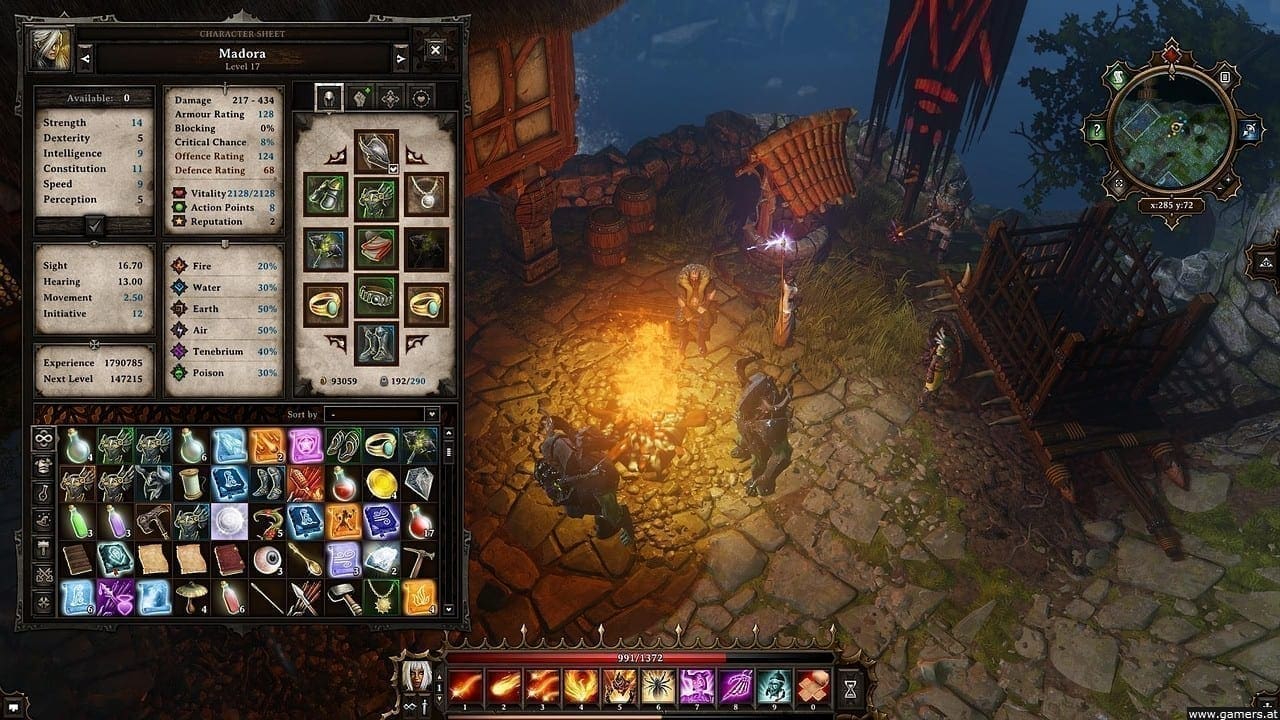The width and height of the screenshot is (1280, 720).
Task: Switch to the next character arrow
Action: (401, 59)
